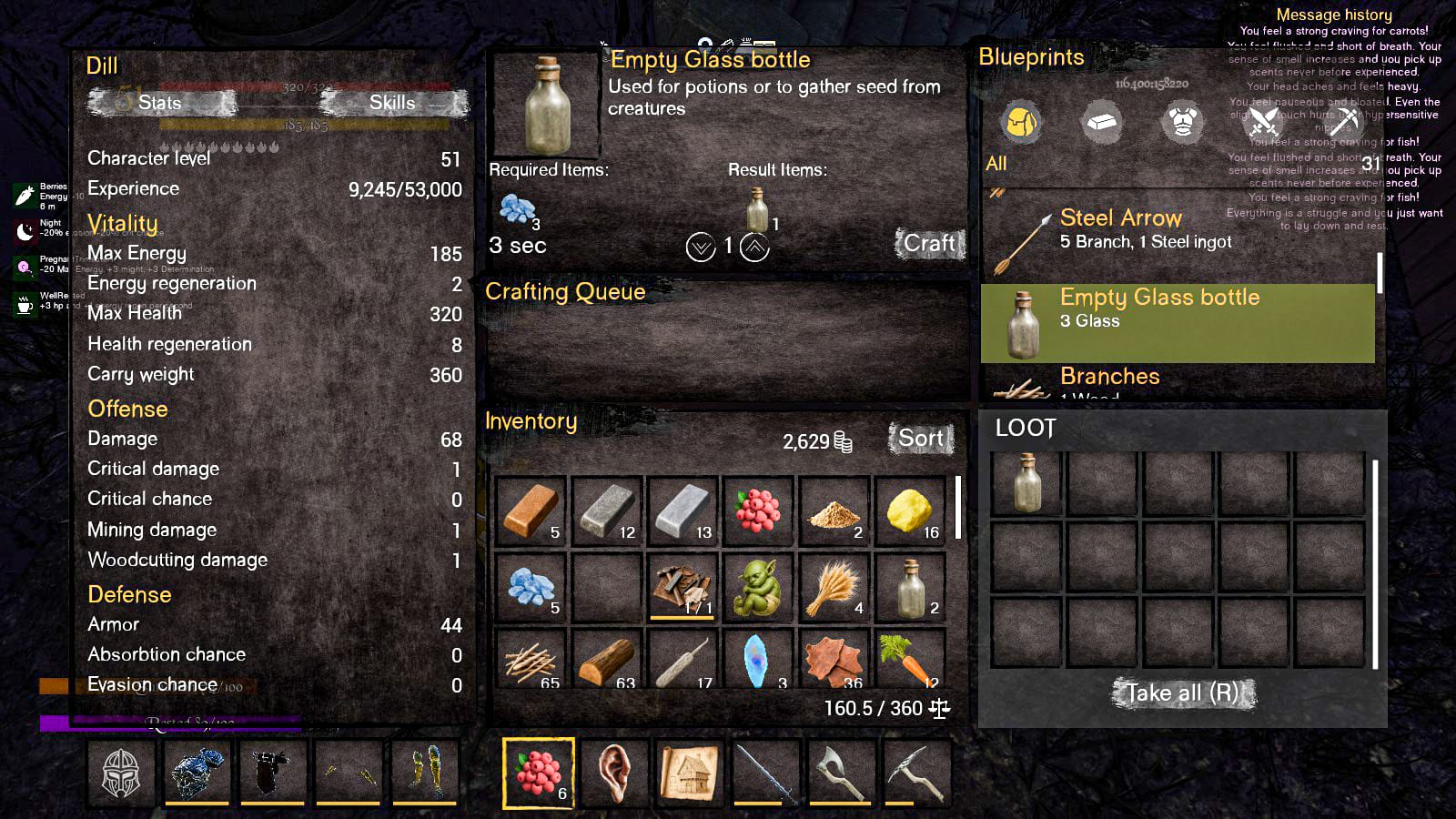The image size is (1456, 819).
Task: Select the red berries inventory slot
Action: point(757,511)
